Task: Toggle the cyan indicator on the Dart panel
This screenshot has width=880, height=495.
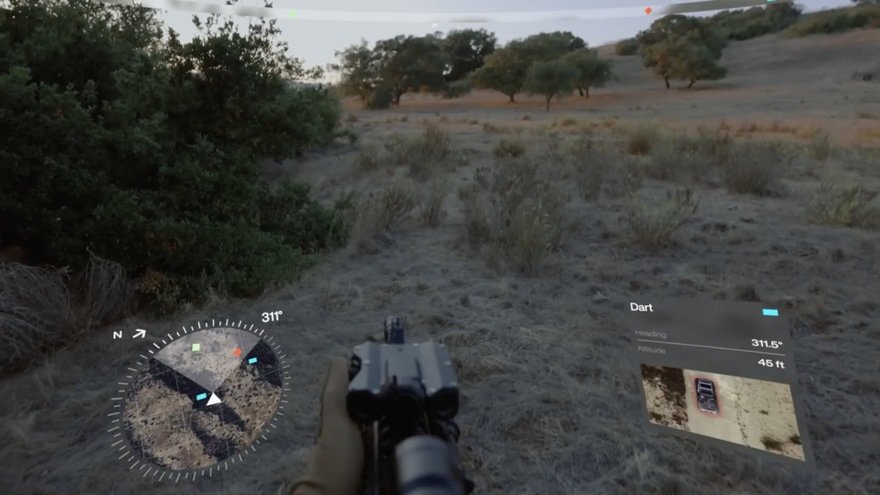Action: point(770,312)
